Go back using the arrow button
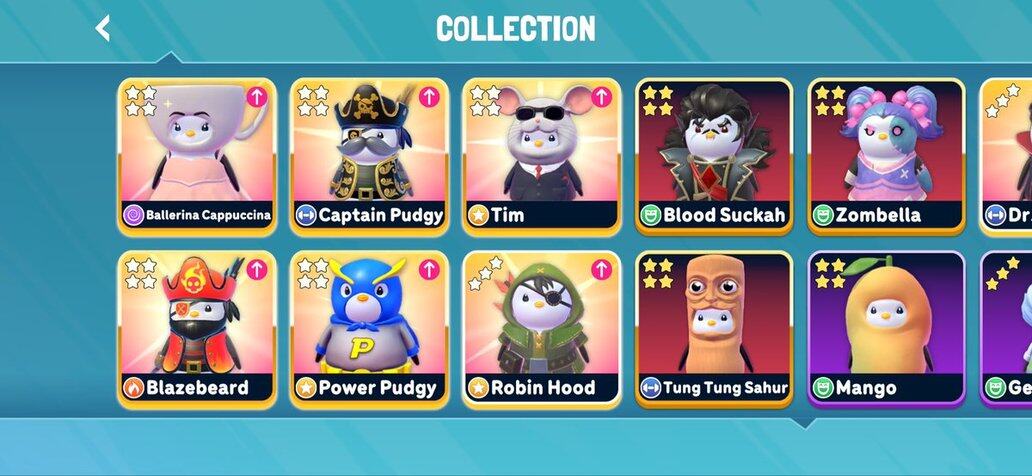Image resolution: width=1032 pixels, height=476 pixels. tap(102, 28)
